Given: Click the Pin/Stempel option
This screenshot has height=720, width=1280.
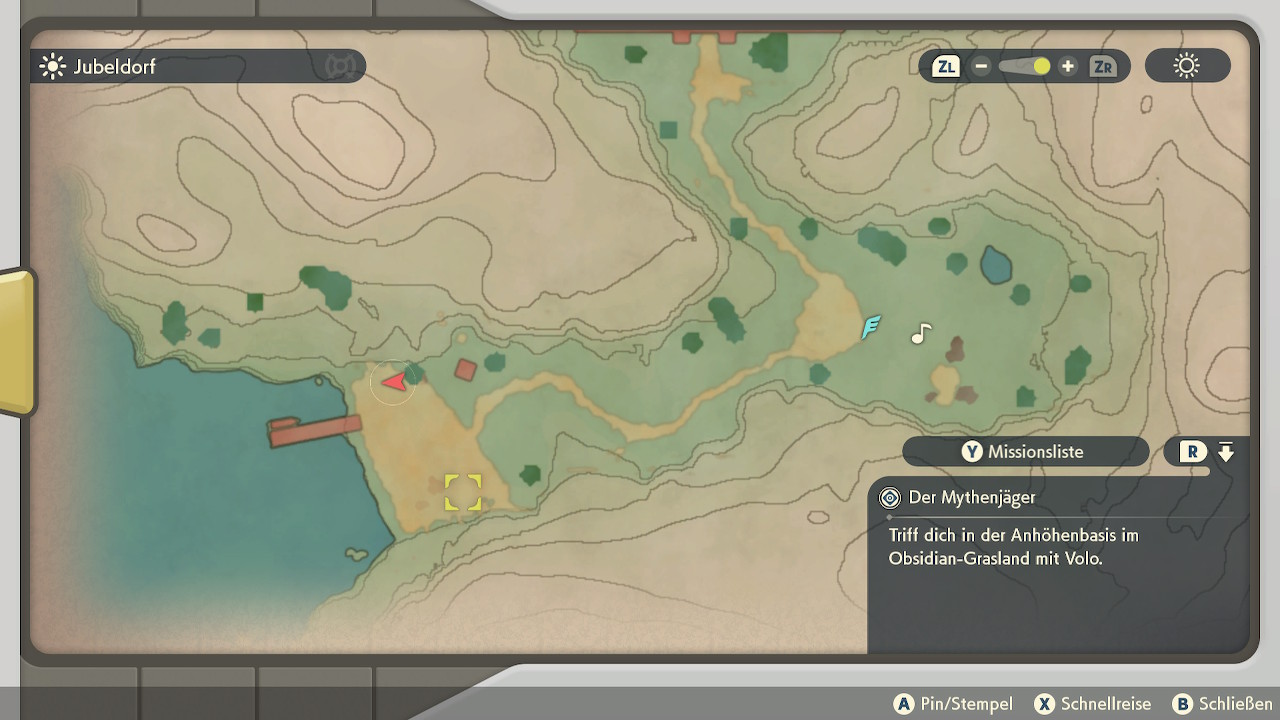Looking at the screenshot, I should [954, 704].
